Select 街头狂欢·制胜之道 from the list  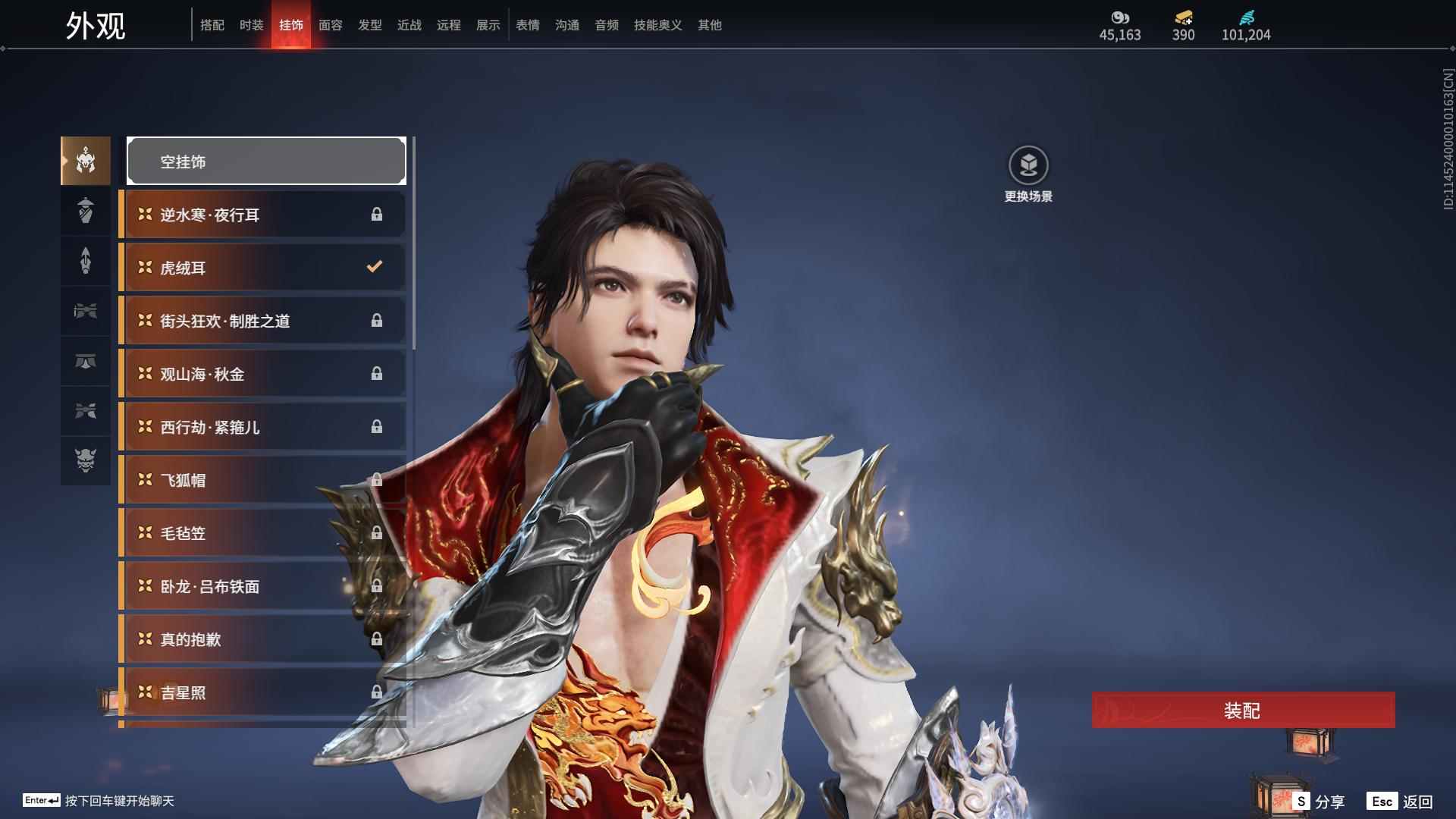pyautogui.click(x=262, y=321)
